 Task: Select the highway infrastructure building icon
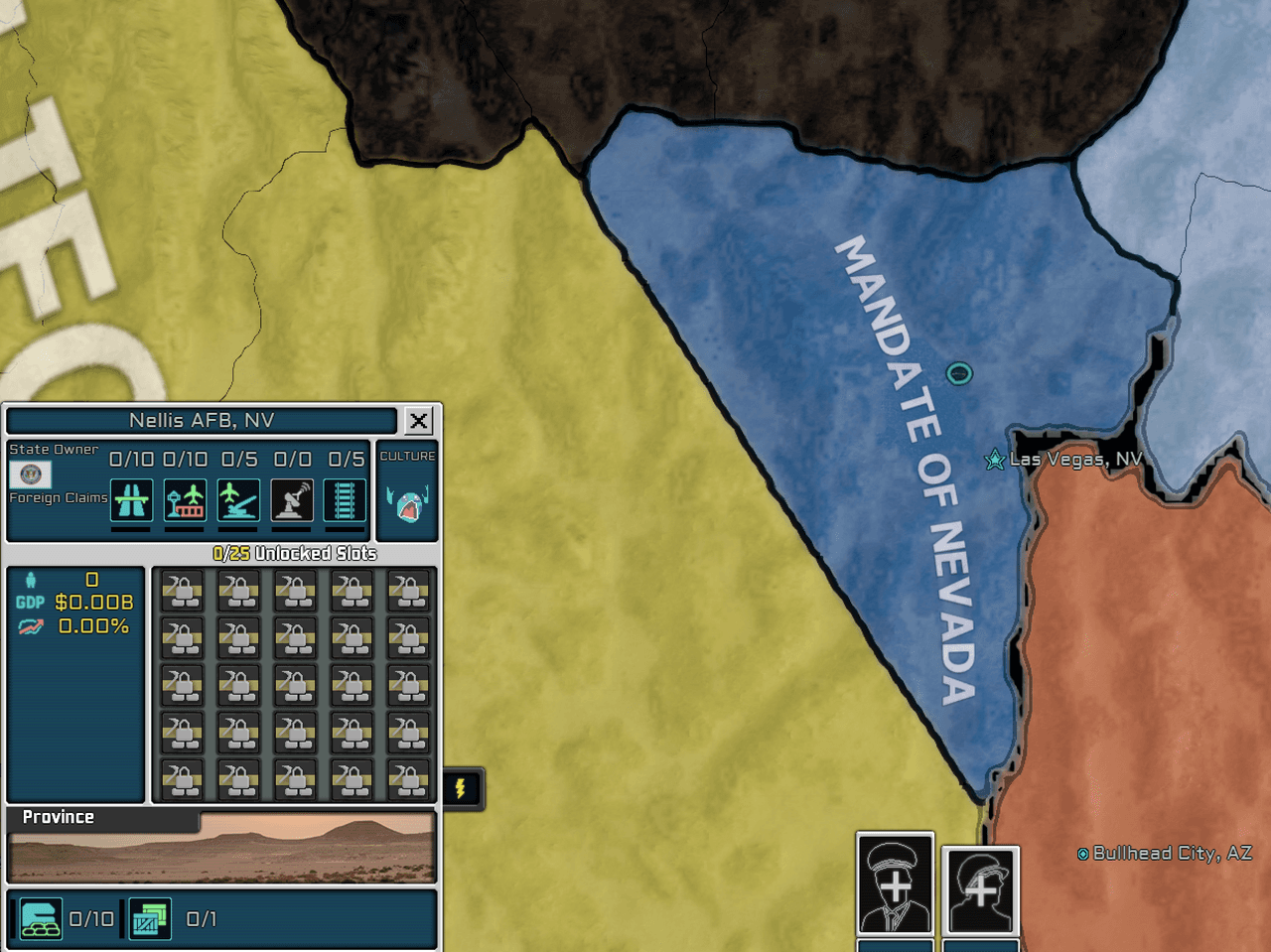tap(132, 499)
